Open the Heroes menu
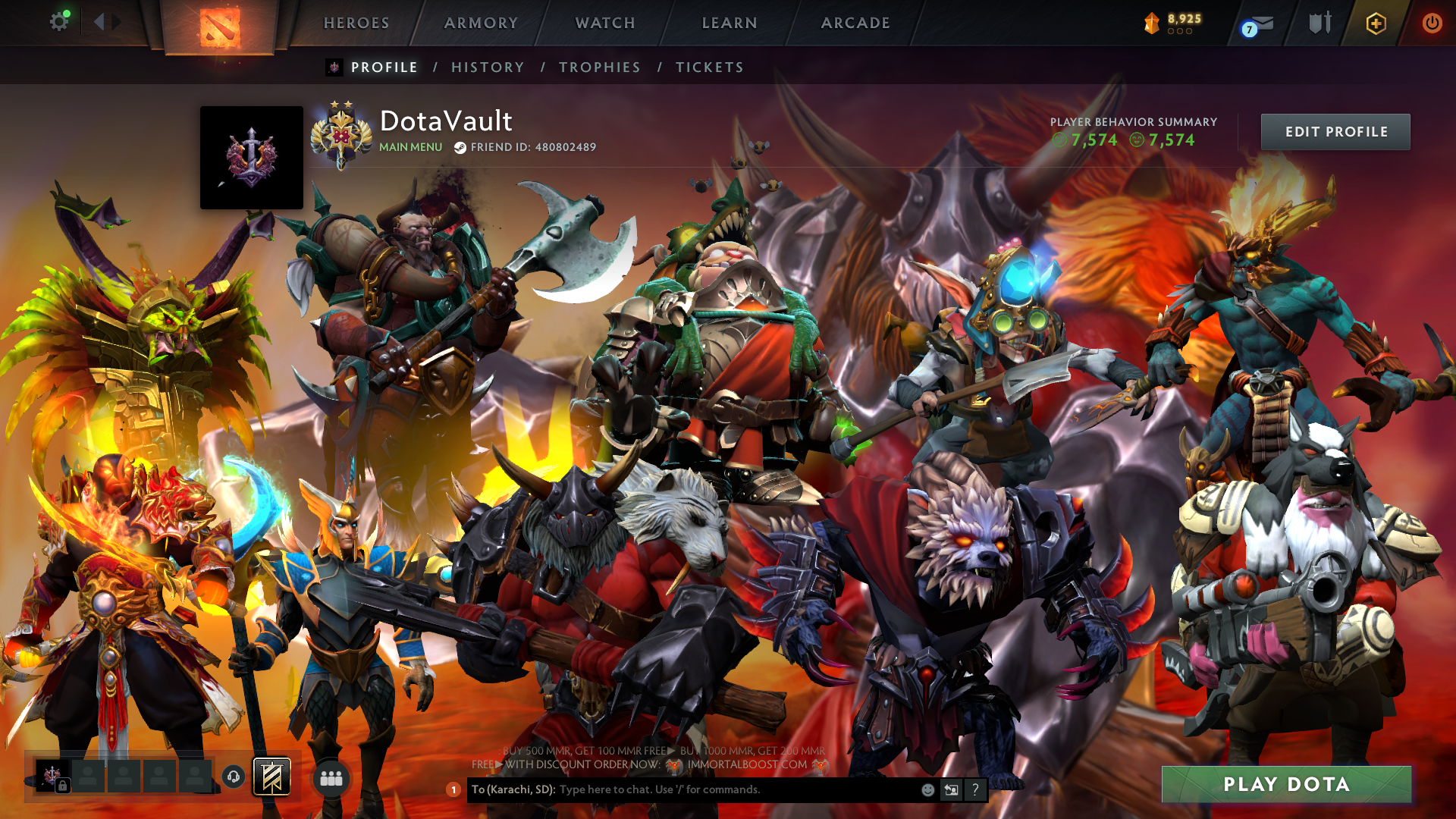Viewport: 1456px width, 819px height. [356, 23]
